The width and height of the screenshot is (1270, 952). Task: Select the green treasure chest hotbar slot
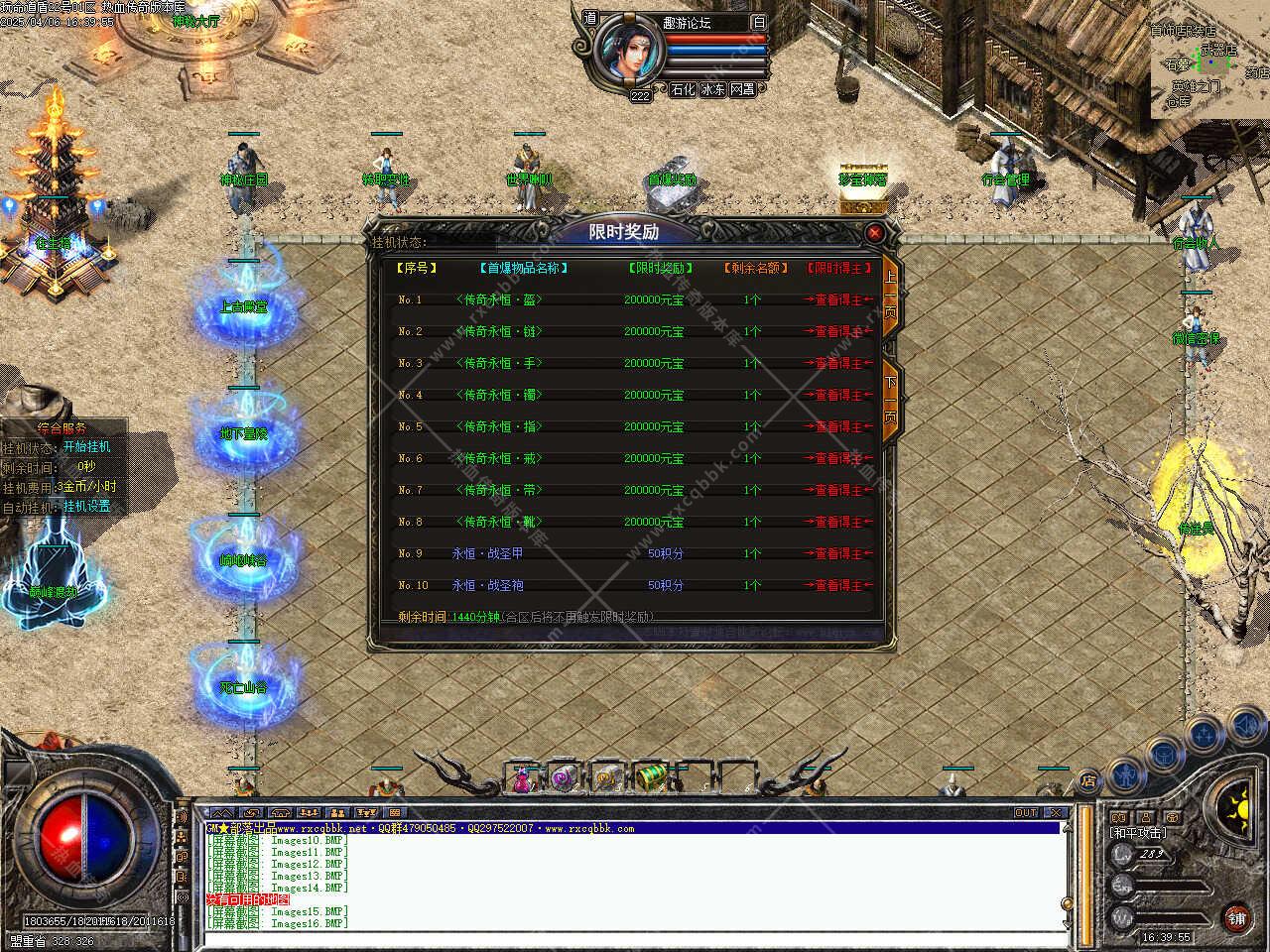(x=650, y=777)
